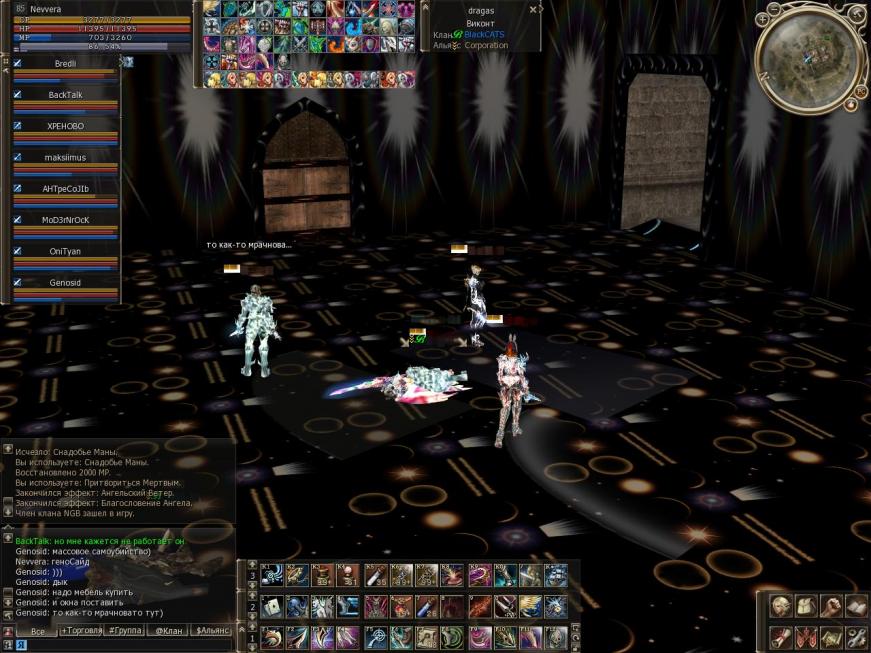Open the character status face icon
Image resolution: width=871 pixels, height=653 pixels.
(781, 607)
